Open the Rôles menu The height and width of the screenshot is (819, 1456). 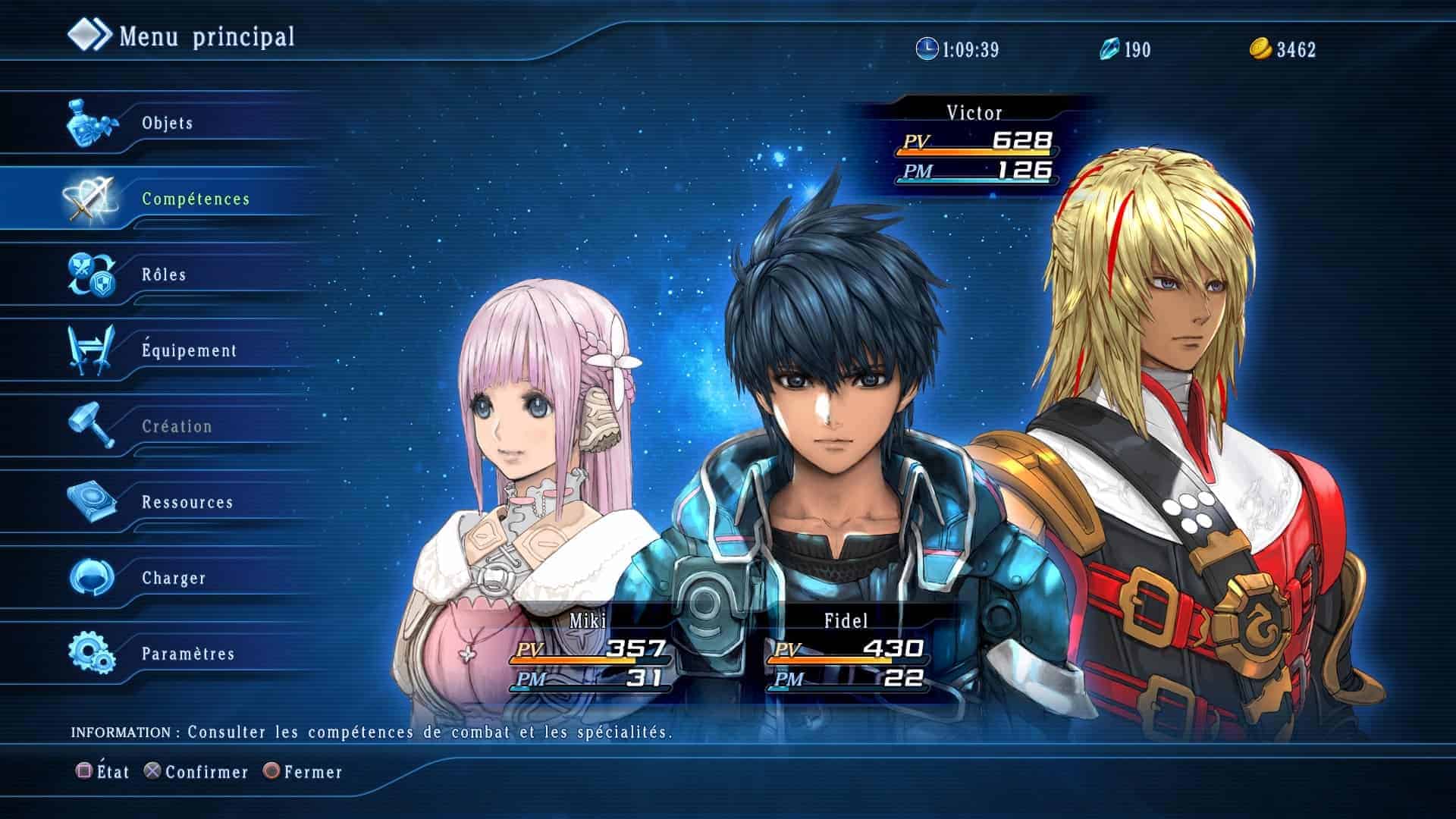pyautogui.click(x=164, y=275)
